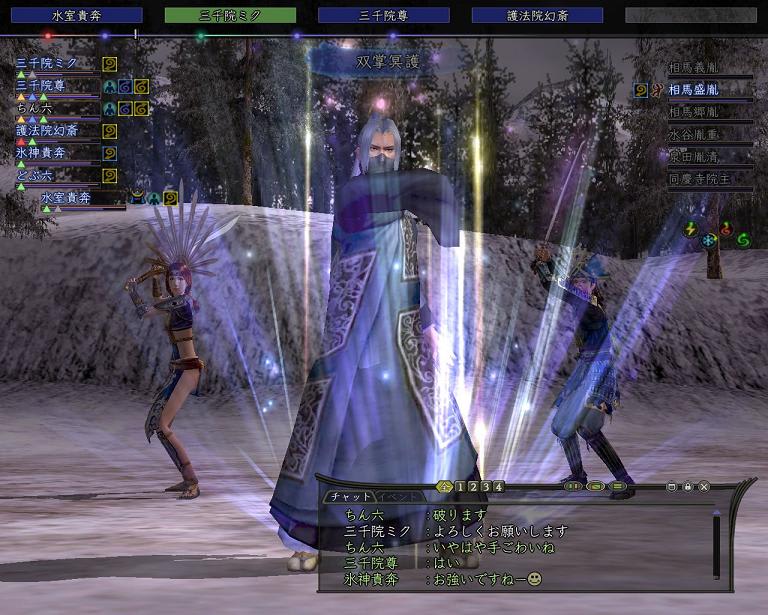Image resolution: width=768 pixels, height=615 pixels.
Task: Select the green 三千院ミク turn order box
Action: (230, 15)
